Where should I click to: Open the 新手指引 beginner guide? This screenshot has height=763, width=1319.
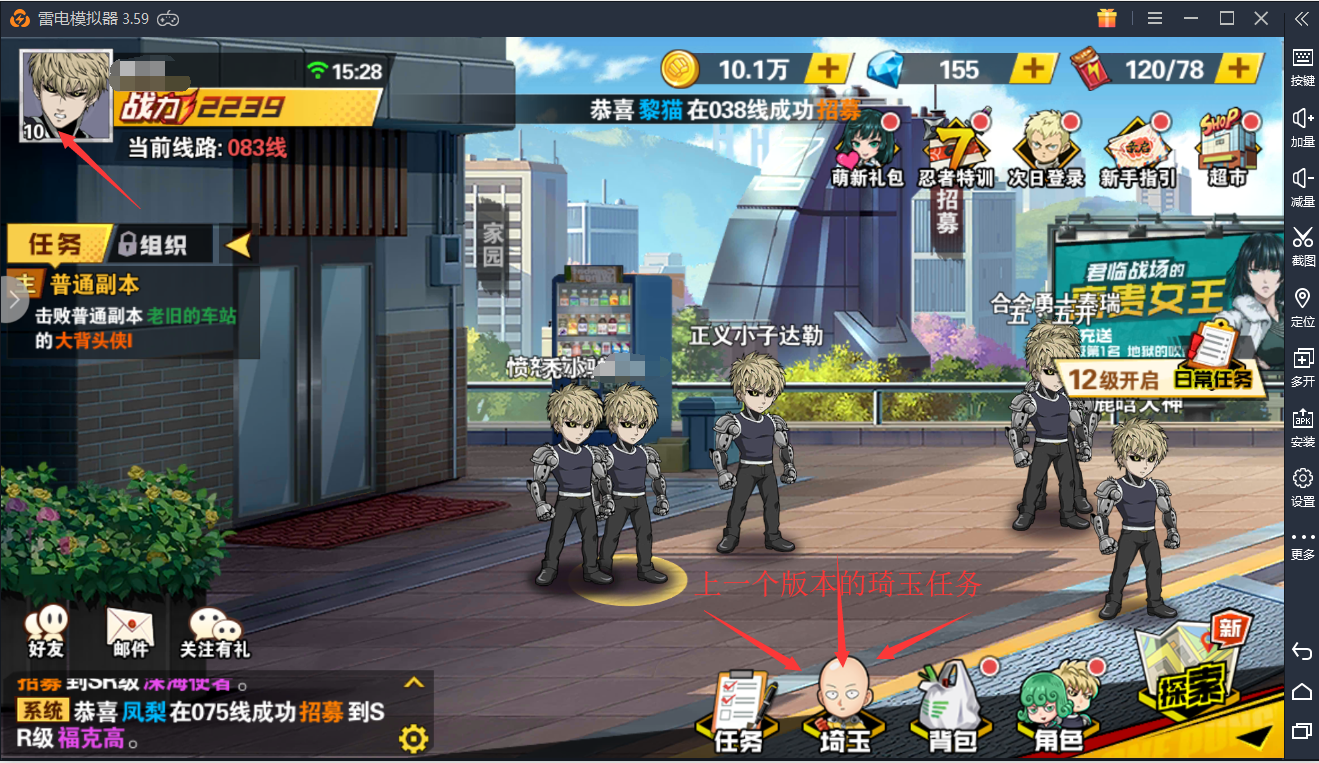pyautogui.click(x=1137, y=152)
